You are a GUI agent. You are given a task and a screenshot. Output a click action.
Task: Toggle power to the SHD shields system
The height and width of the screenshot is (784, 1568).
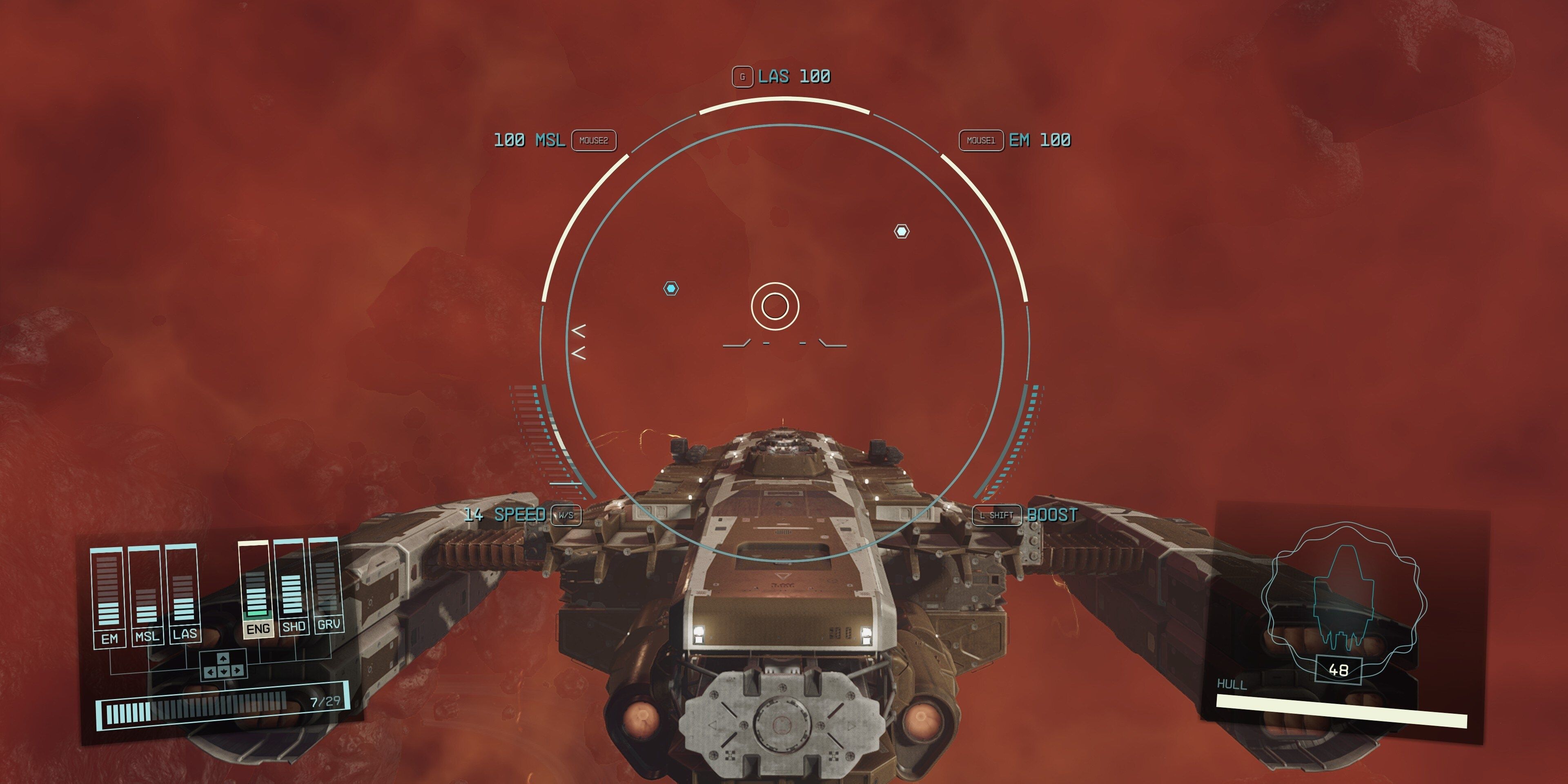point(294,626)
